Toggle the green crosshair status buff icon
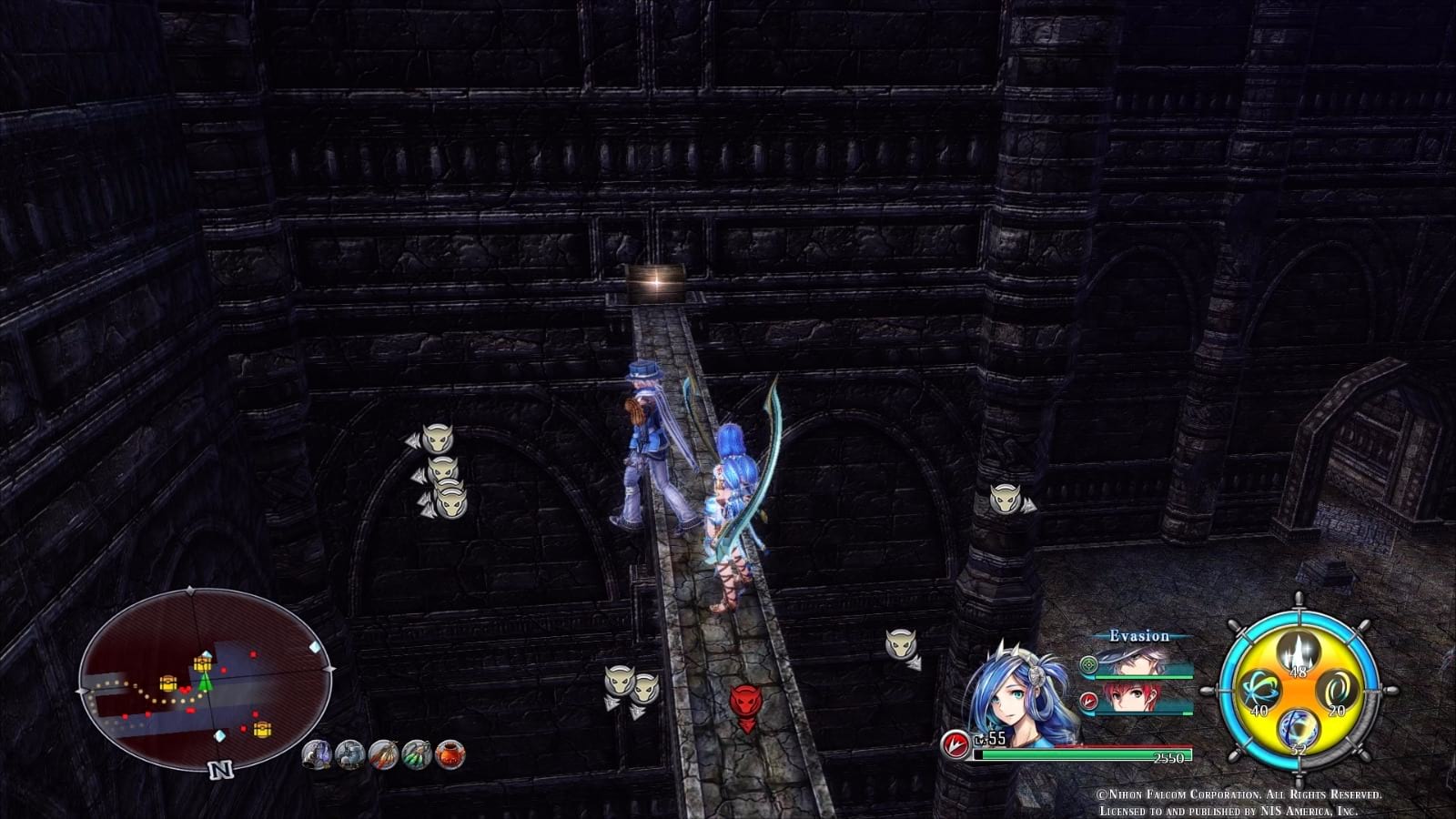This screenshot has width=1456, height=819. click(1088, 665)
